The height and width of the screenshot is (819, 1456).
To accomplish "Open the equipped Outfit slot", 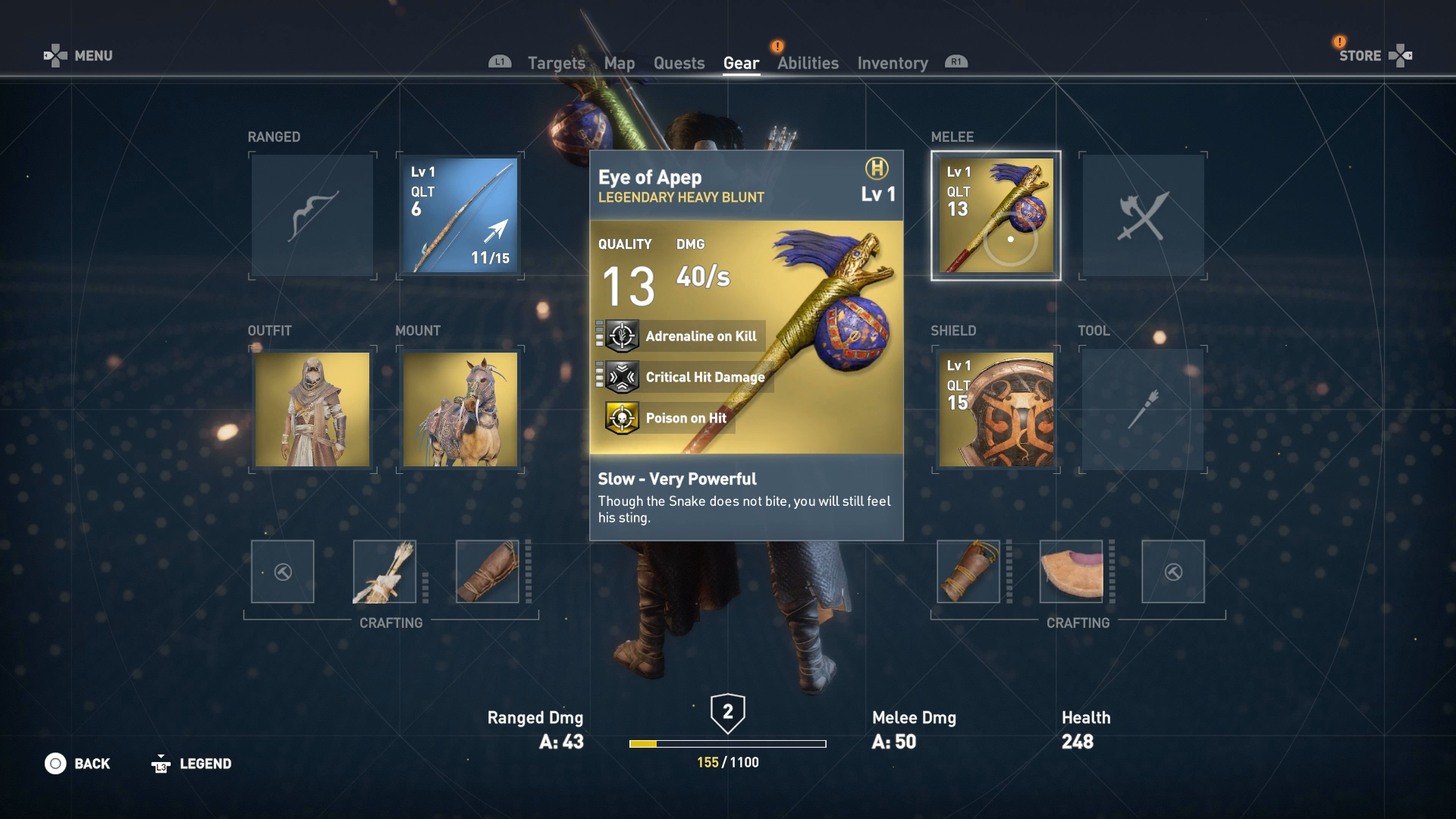I will [311, 409].
